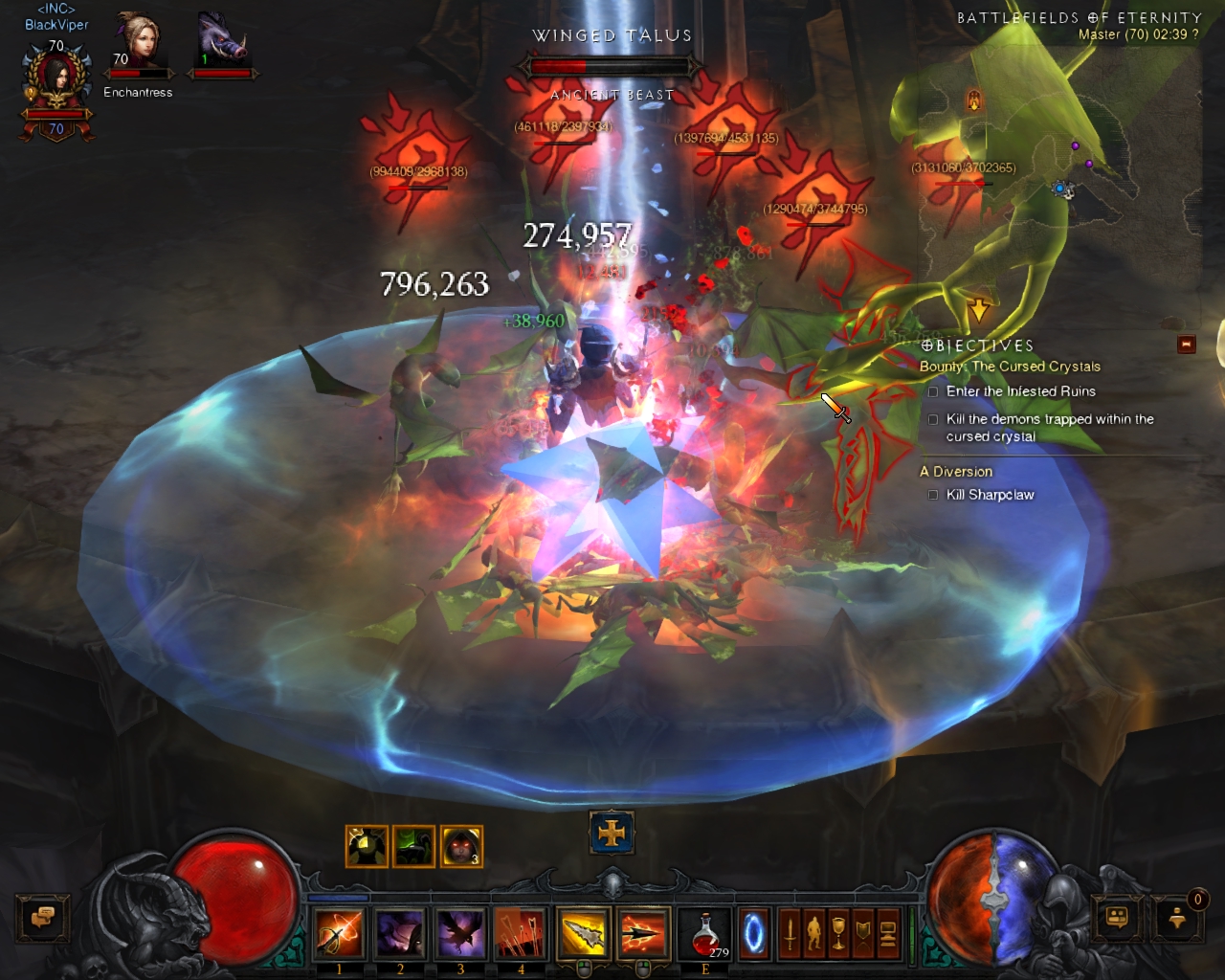Image resolution: width=1225 pixels, height=980 pixels.
Task: Collapse the Objectives tracker panel
Action: pos(1187,345)
